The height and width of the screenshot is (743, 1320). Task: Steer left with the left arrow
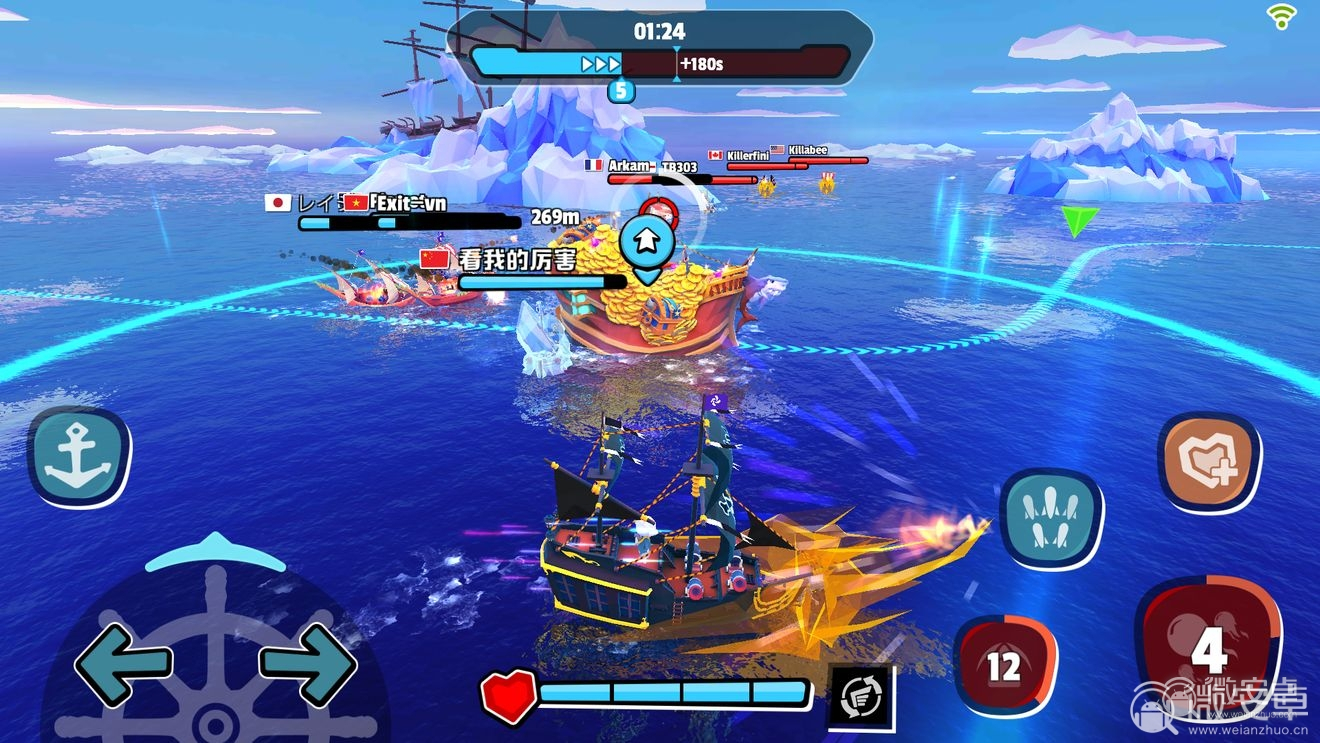tap(123, 664)
